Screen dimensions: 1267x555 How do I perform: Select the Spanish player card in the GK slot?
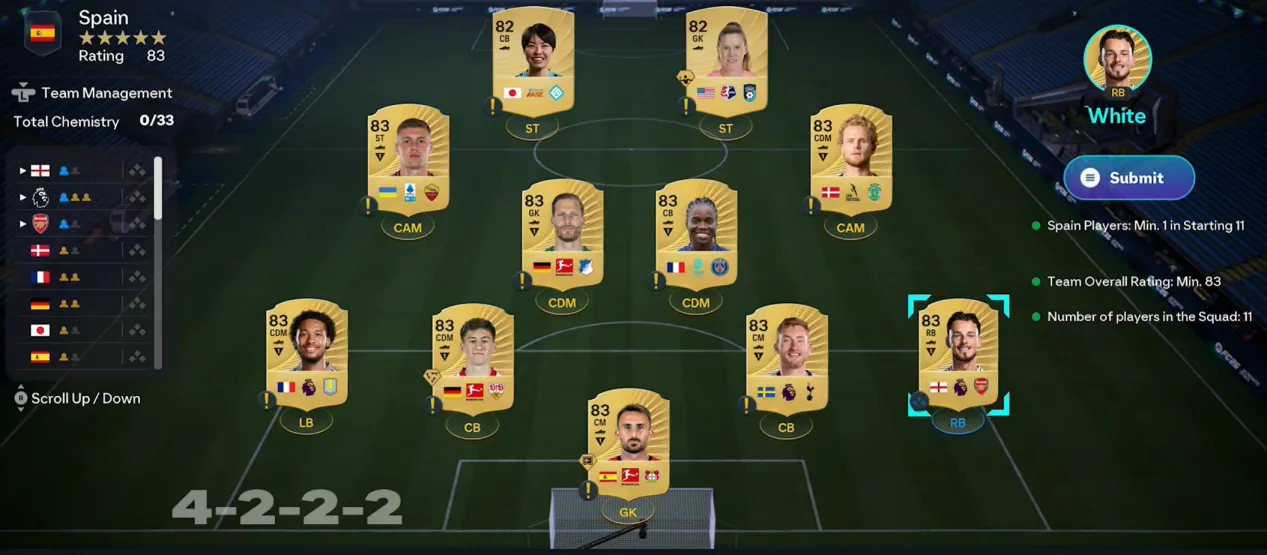628,445
